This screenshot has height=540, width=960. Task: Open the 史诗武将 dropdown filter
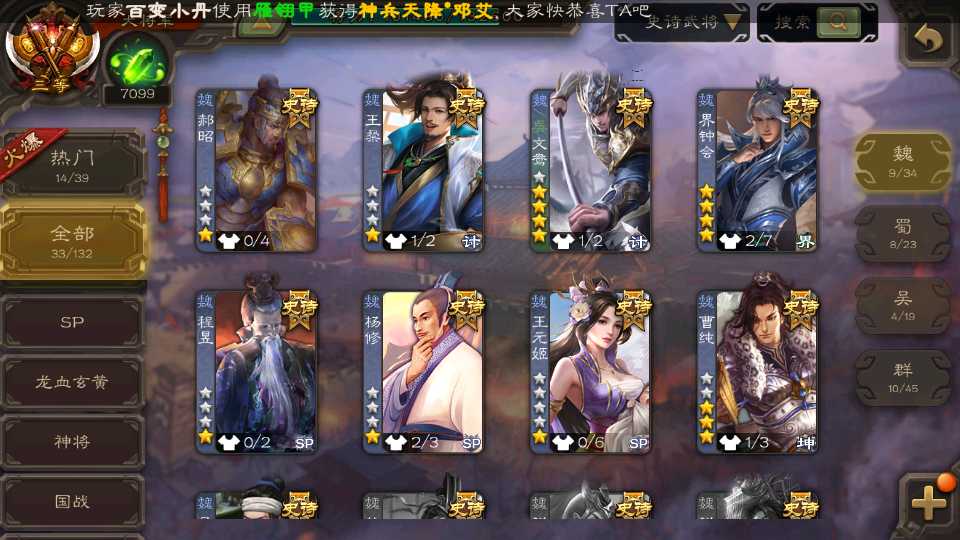tap(682, 22)
